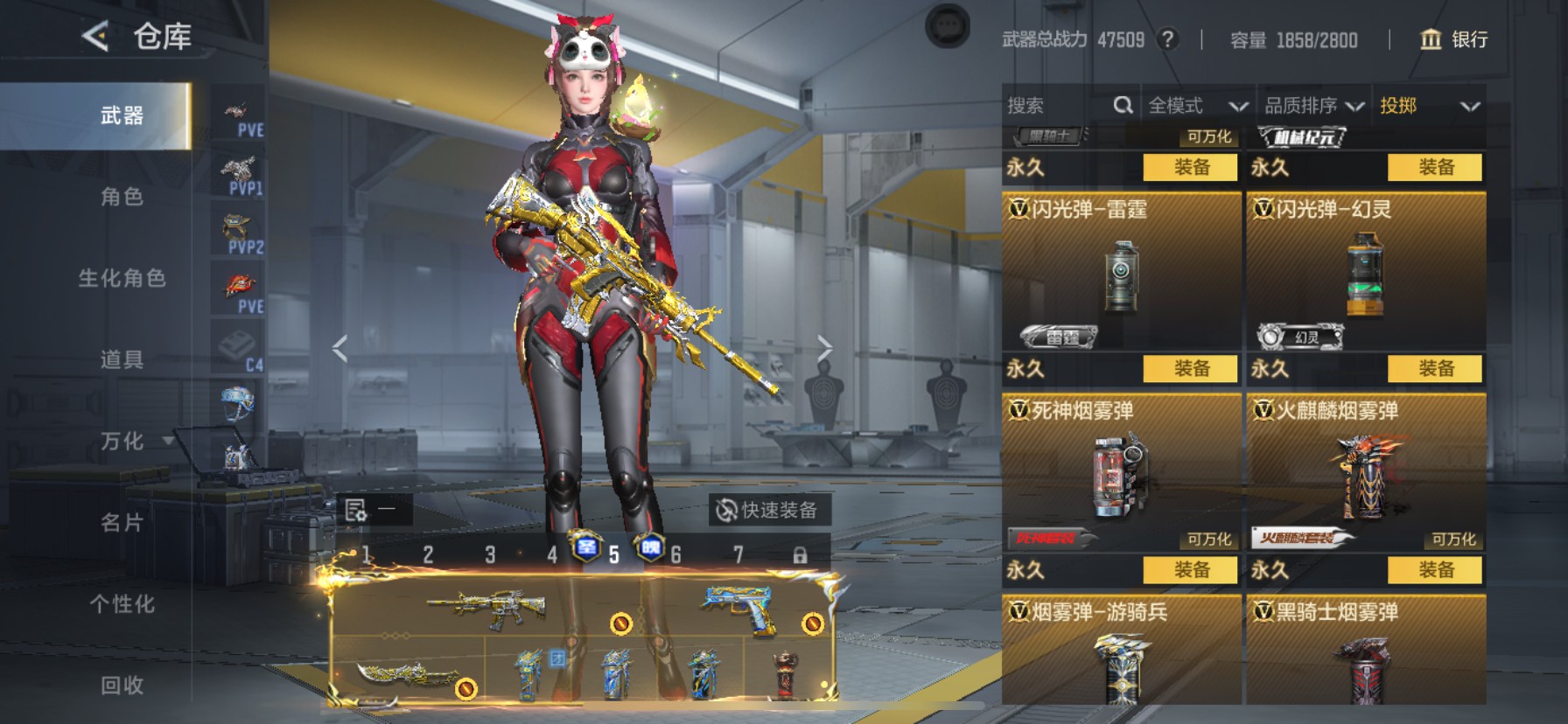Screen dimensions: 1568x724
Task: Open the 回收 section
Action: [x=122, y=686]
